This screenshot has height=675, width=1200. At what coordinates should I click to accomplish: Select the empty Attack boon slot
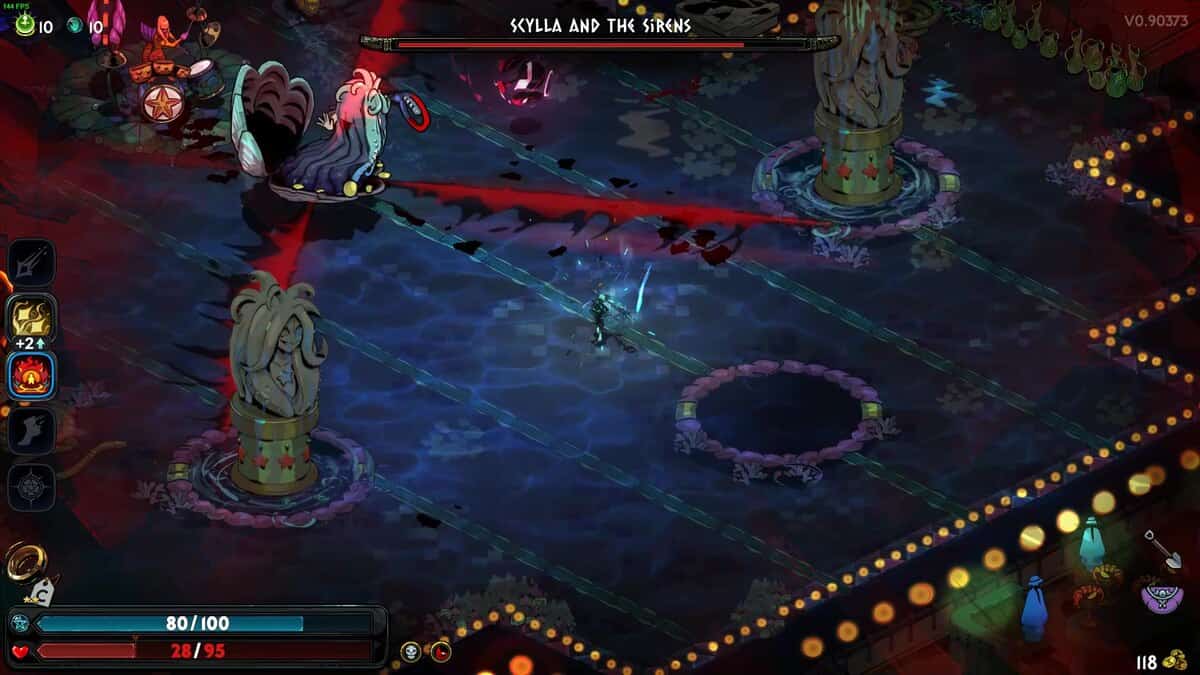coord(31,262)
